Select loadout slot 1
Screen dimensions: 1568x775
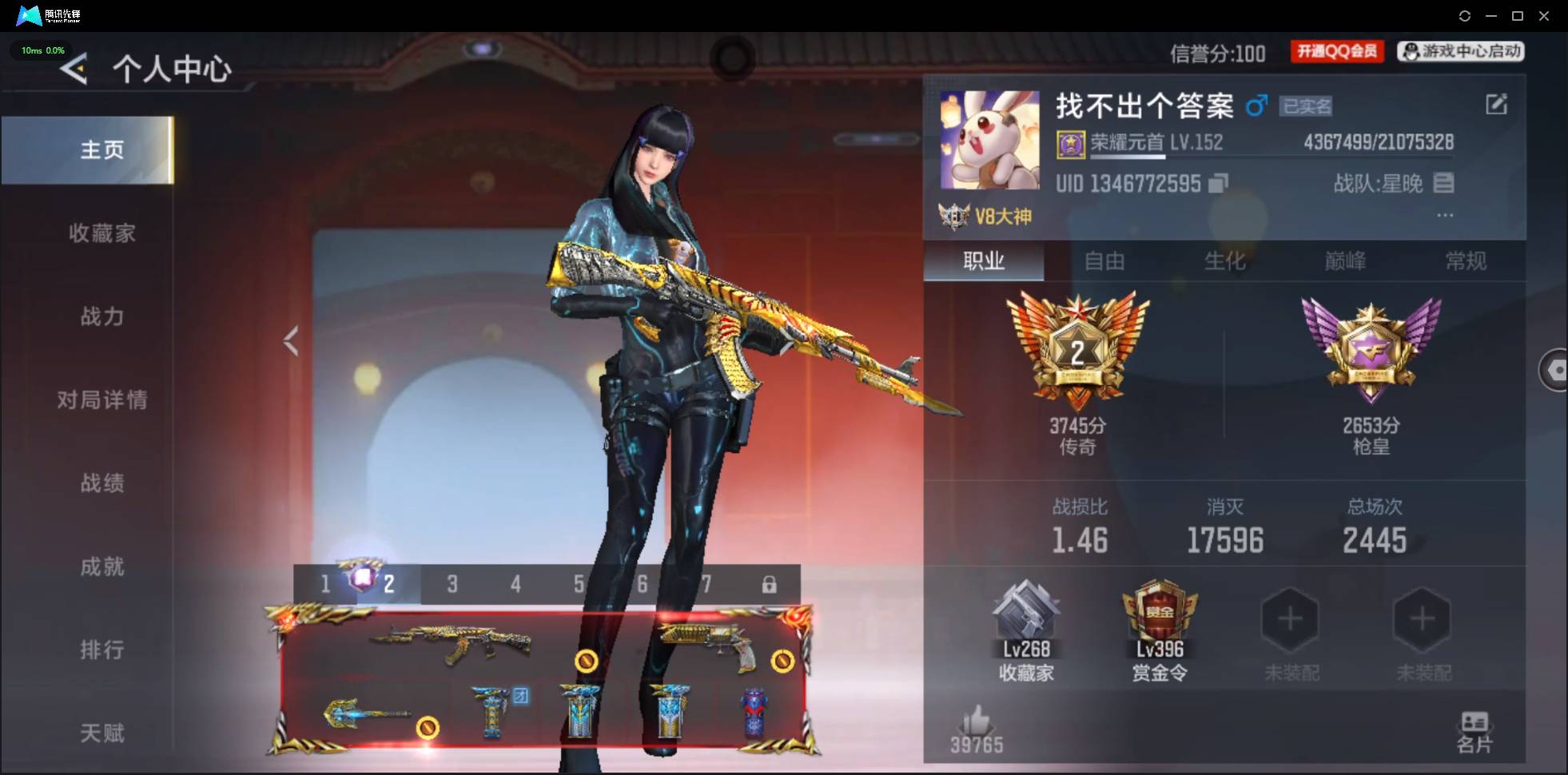click(324, 584)
